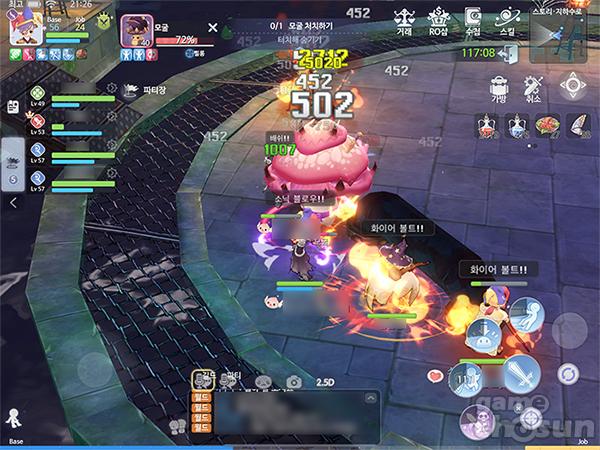Viewport: 600px width, 450px height.
Task: Open the heart emote button
Action: coord(435,376)
